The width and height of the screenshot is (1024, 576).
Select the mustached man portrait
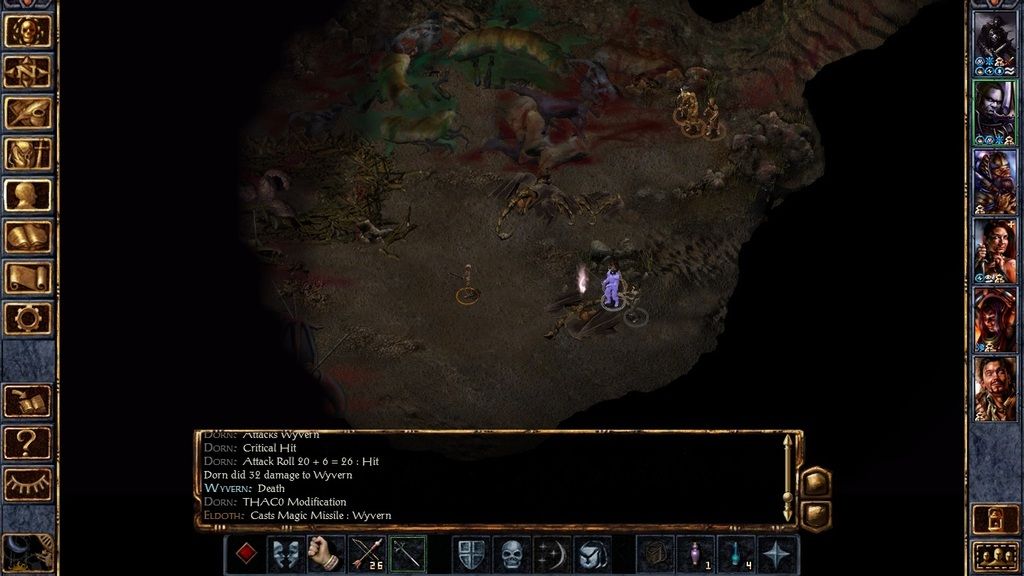tap(995, 388)
